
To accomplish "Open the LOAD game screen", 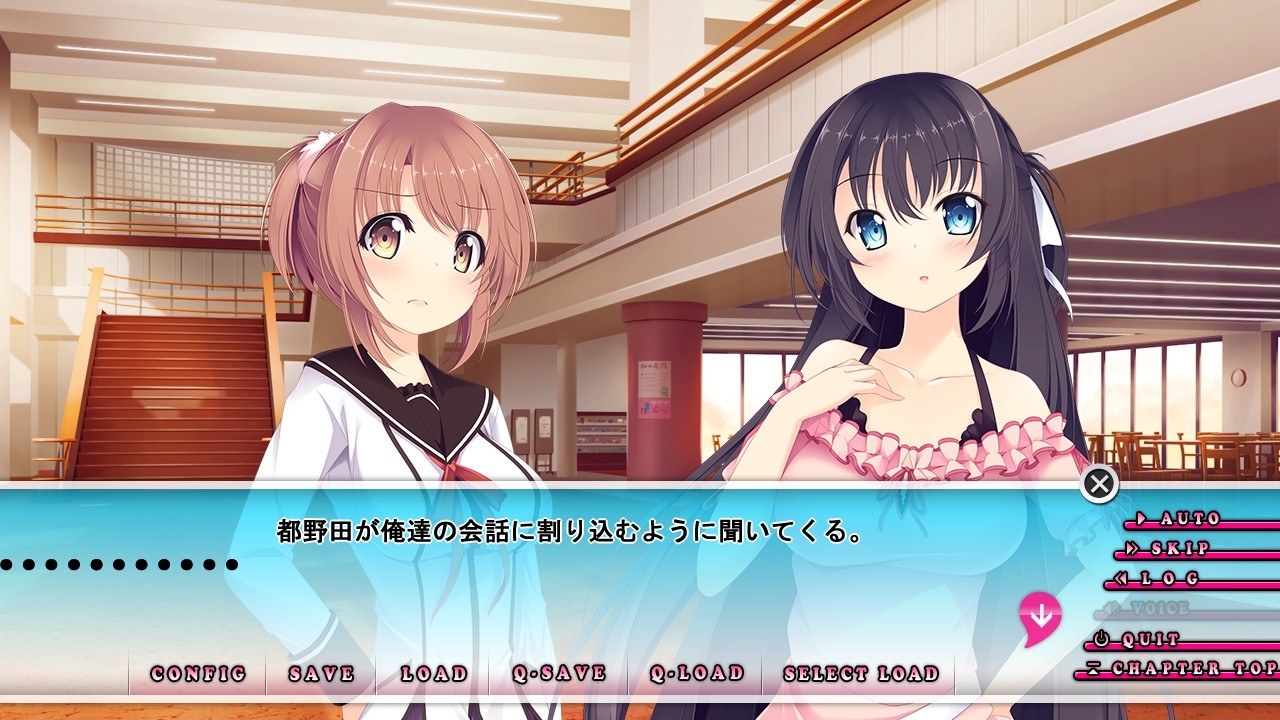I will pos(434,674).
